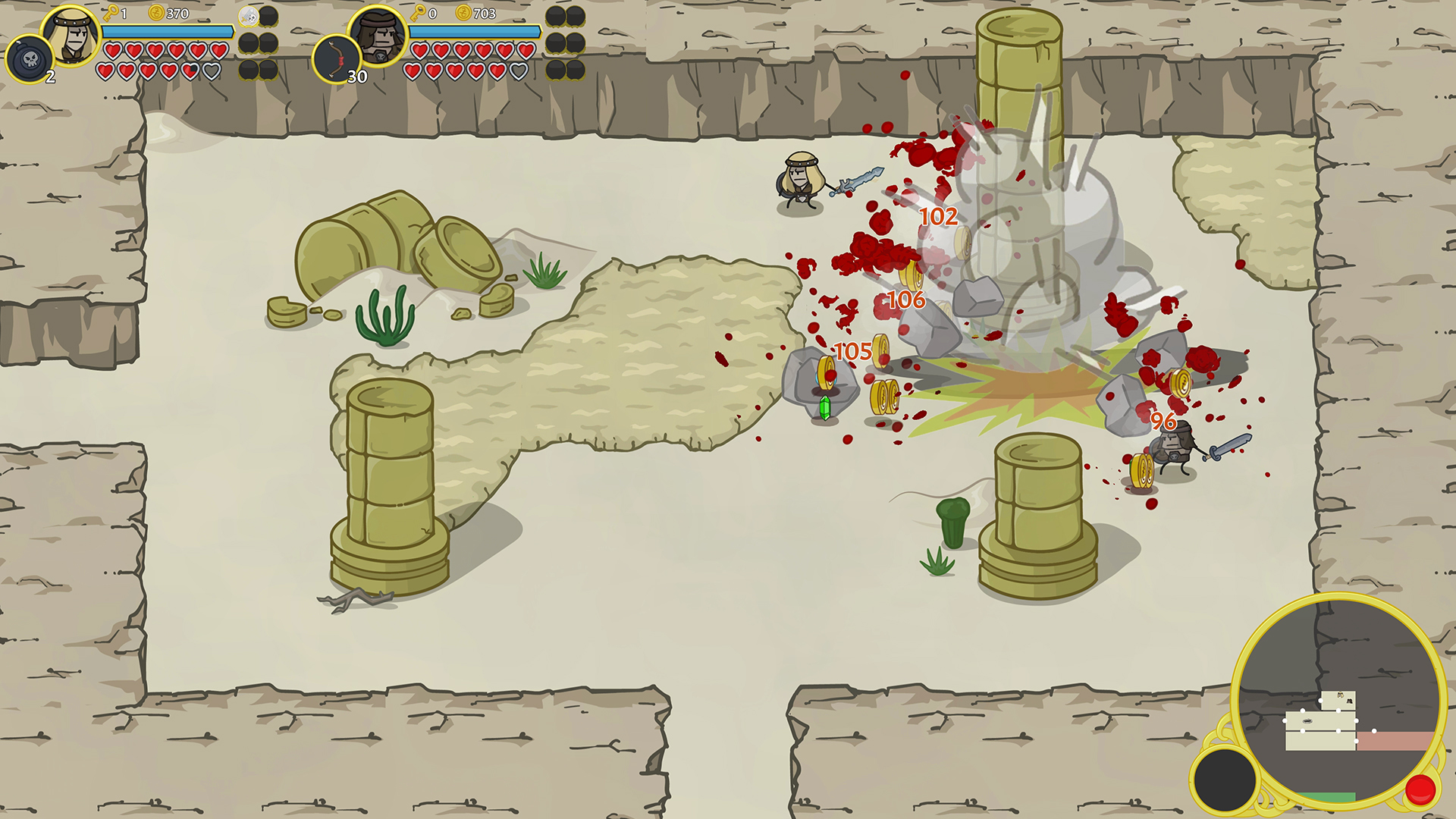The height and width of the screenshot is (819, 1456).
Task: Click the green progress bar below the minimap
Action: [x=1326, y=796]
